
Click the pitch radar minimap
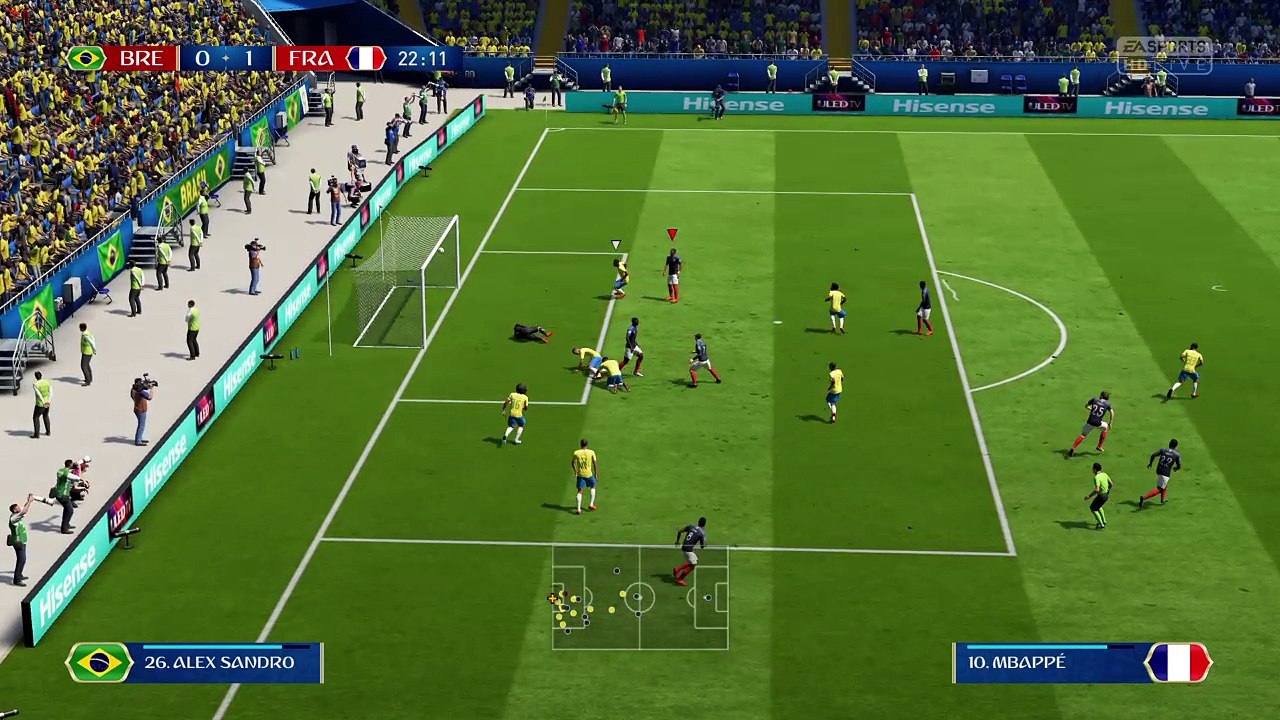[x=640, y=597]
